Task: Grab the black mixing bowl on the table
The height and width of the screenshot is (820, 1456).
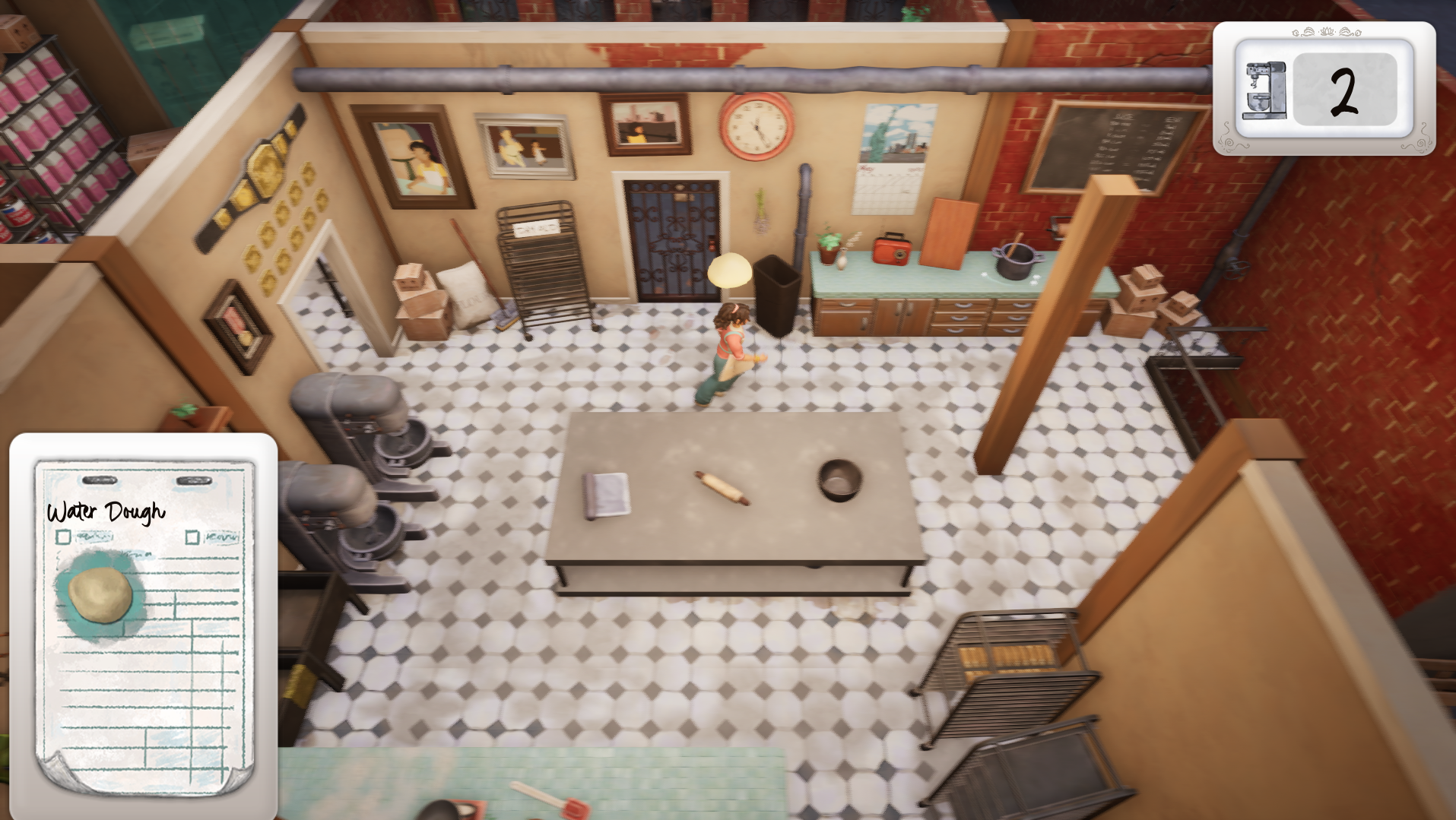Action: pos(839,483)
